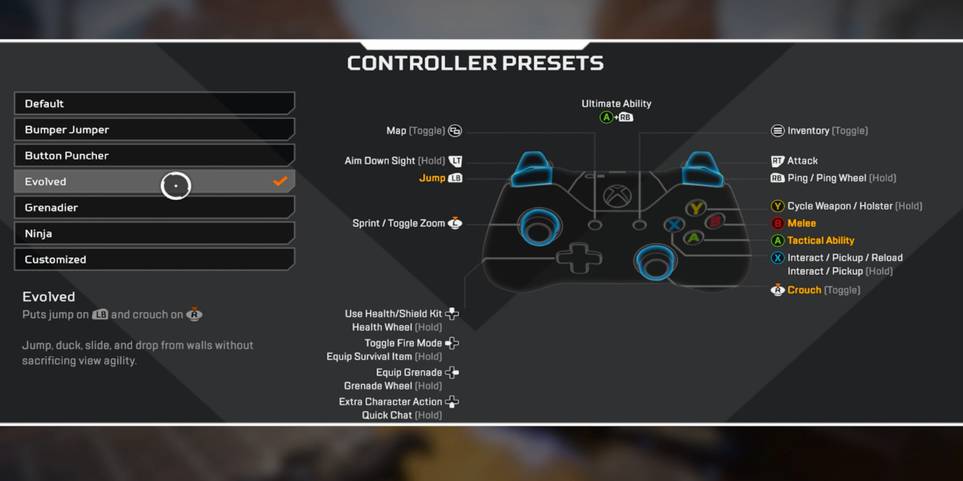Click the Evolved preset row

pyautogui.click(x=153, y=182)
